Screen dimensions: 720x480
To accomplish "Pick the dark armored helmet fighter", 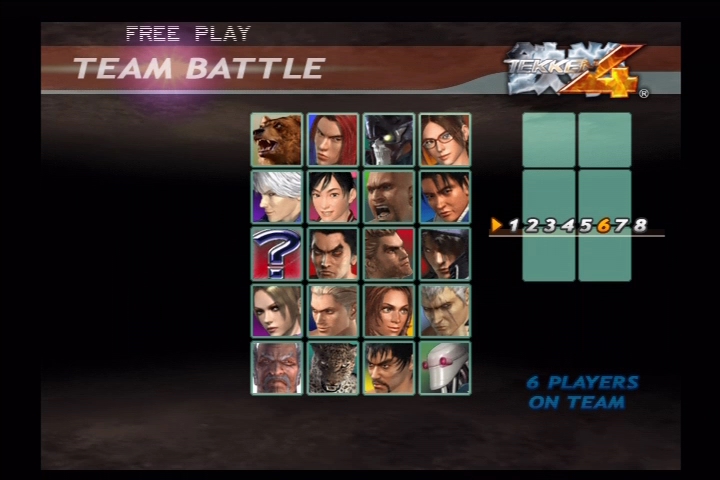I will (x=388, y=140).
